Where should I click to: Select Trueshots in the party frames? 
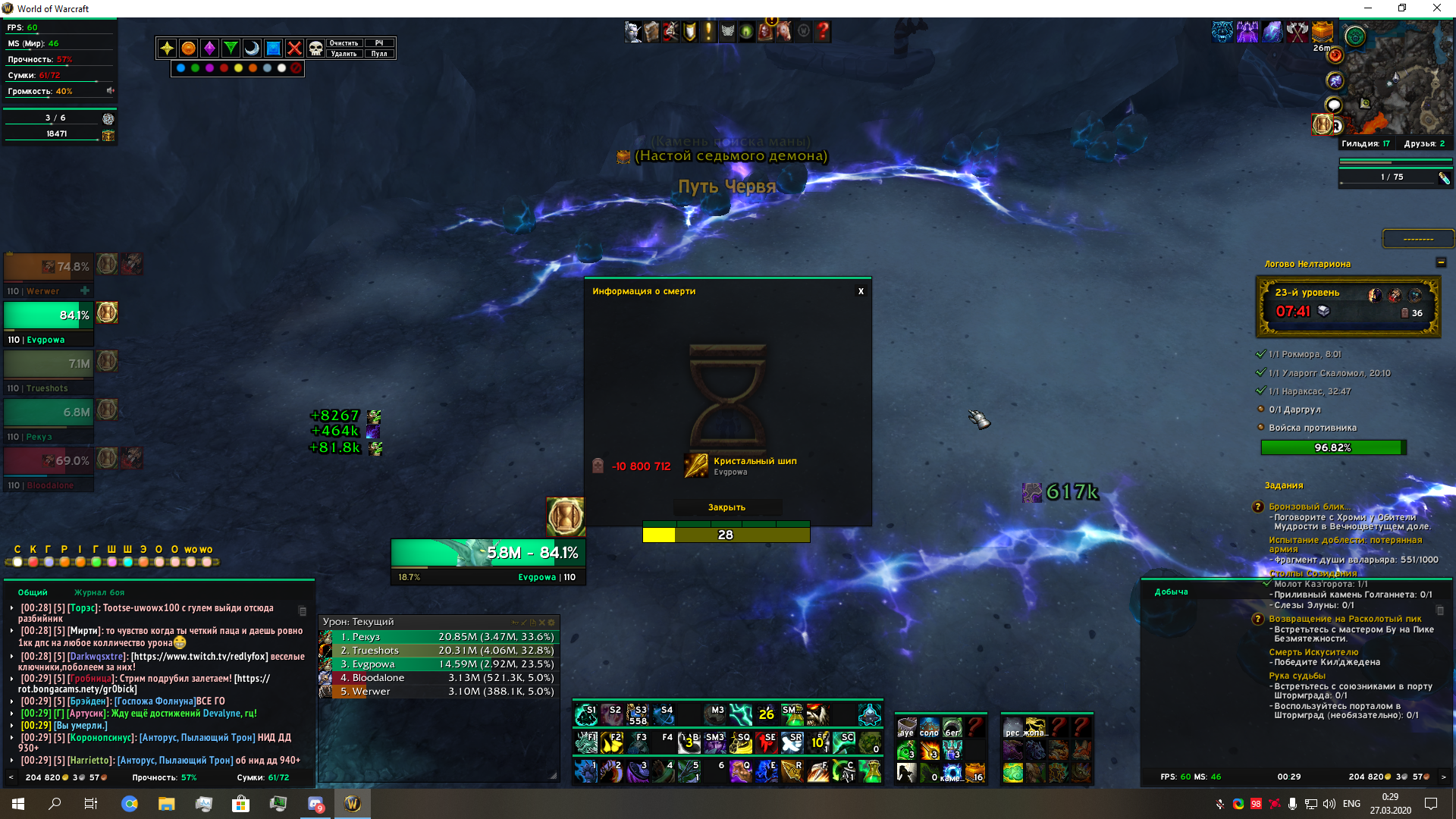pos(49,364)
